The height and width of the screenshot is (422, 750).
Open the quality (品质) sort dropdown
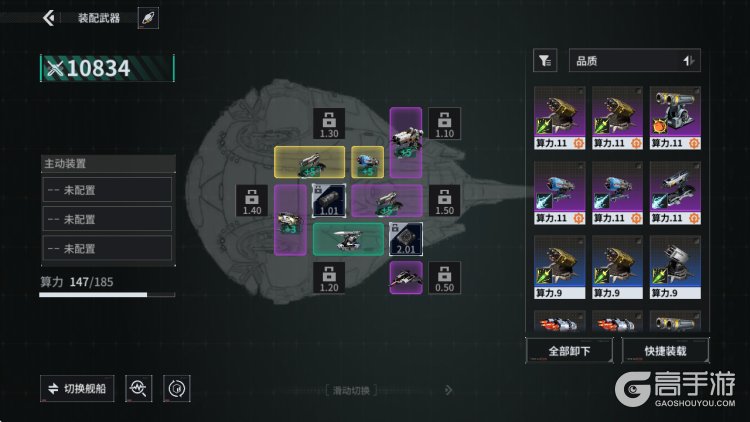tap(634, 61)
